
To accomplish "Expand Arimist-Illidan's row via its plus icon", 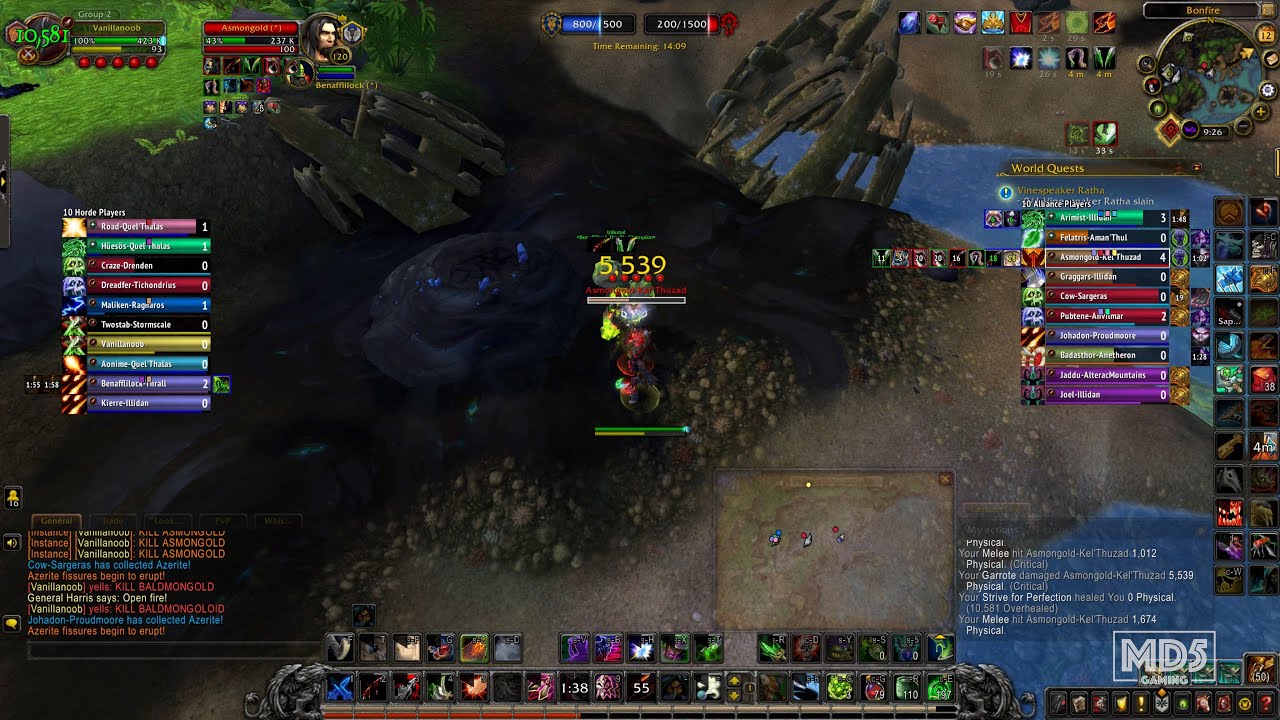I will 1050,218.
